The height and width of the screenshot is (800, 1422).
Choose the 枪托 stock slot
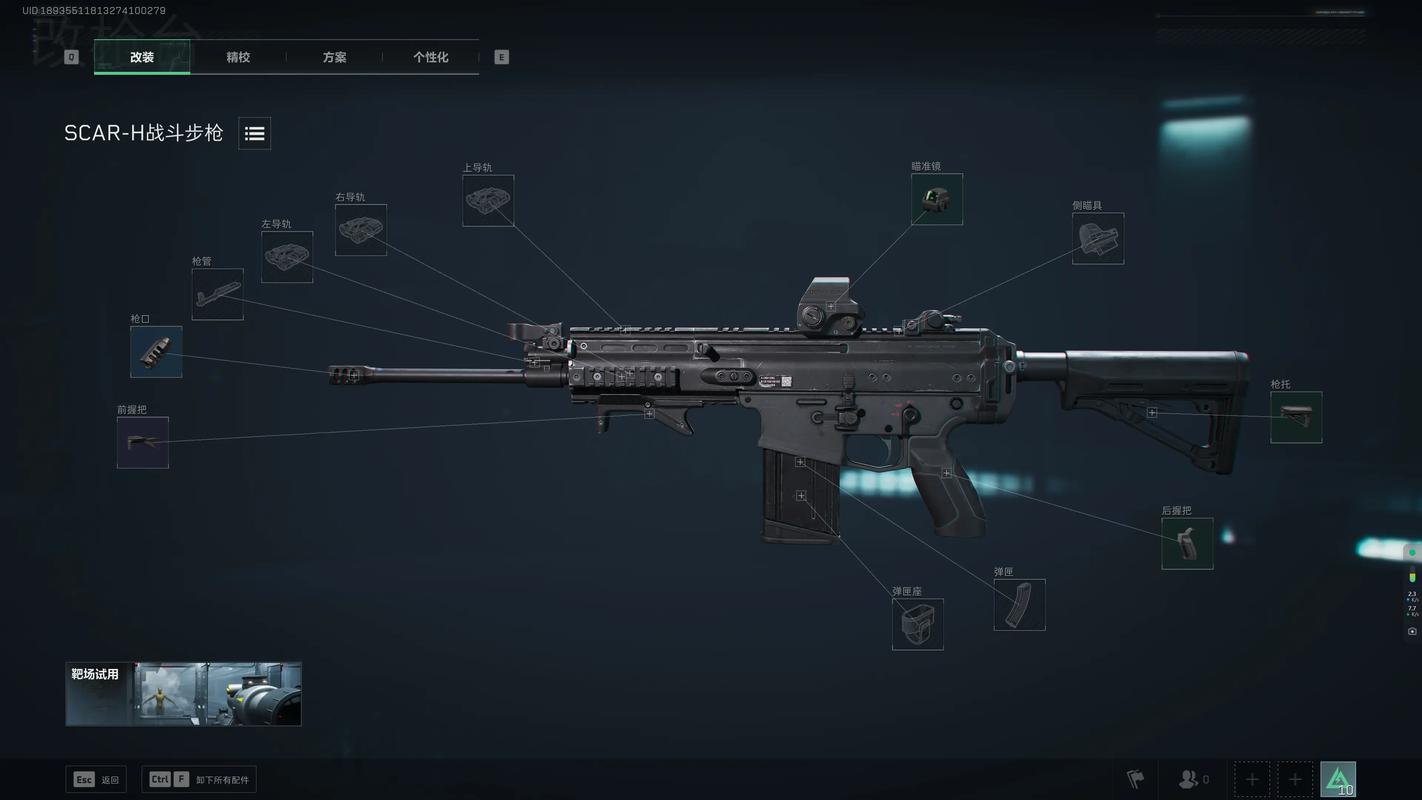pos(1296,417)
